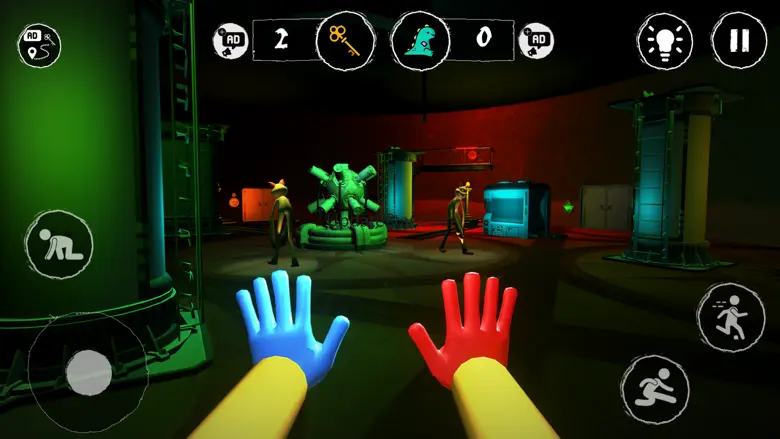The image size is (780, 439).
Task: Tap the AD map route button
Action: [39, 44]
